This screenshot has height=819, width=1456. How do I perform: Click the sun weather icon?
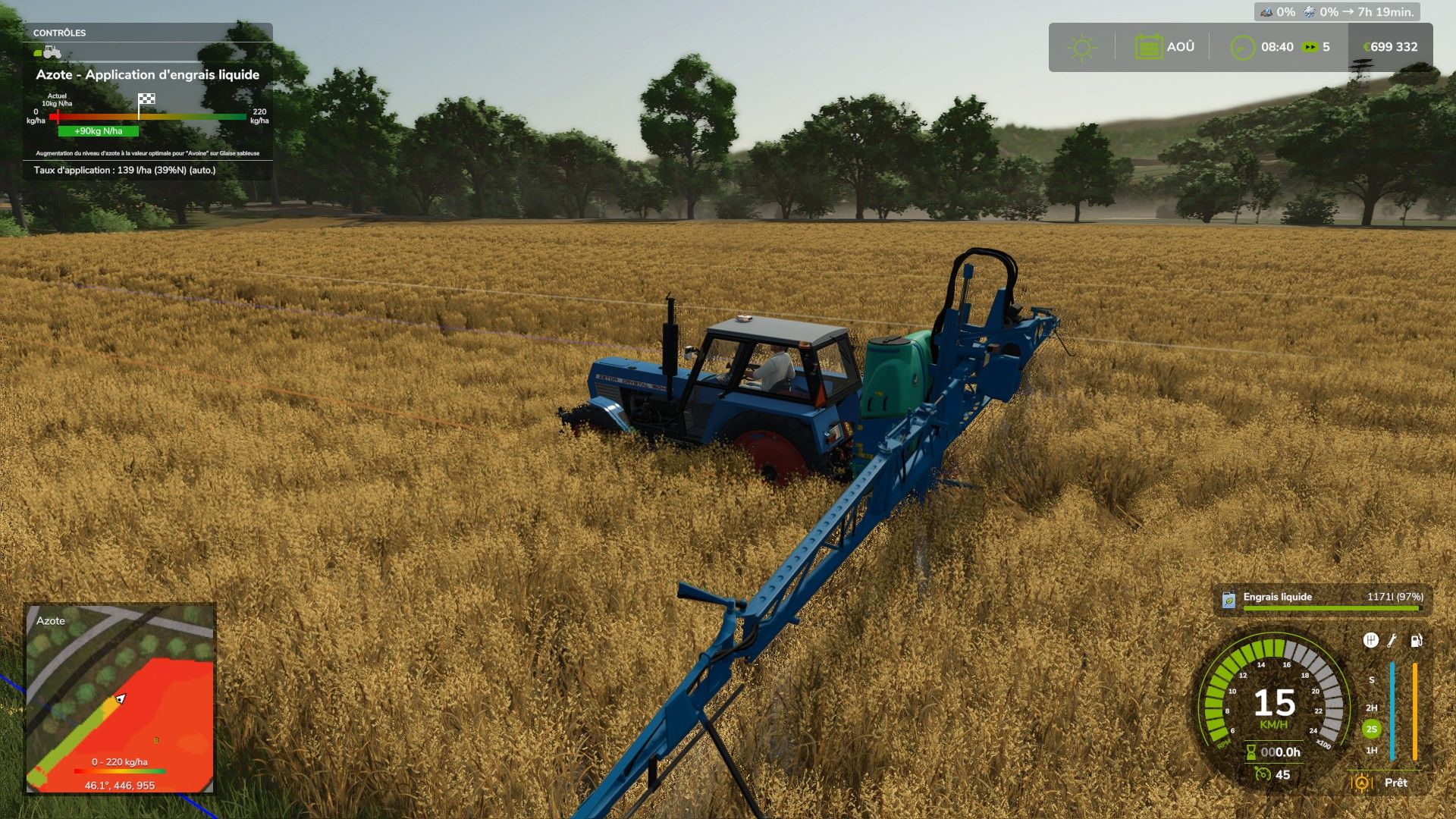tap(1081, 46)
